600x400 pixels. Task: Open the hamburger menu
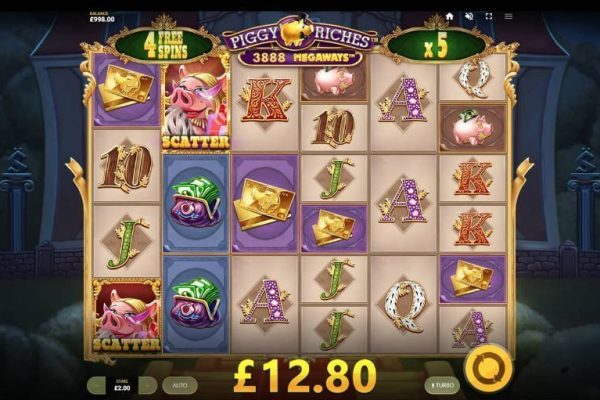click(509, 17)
